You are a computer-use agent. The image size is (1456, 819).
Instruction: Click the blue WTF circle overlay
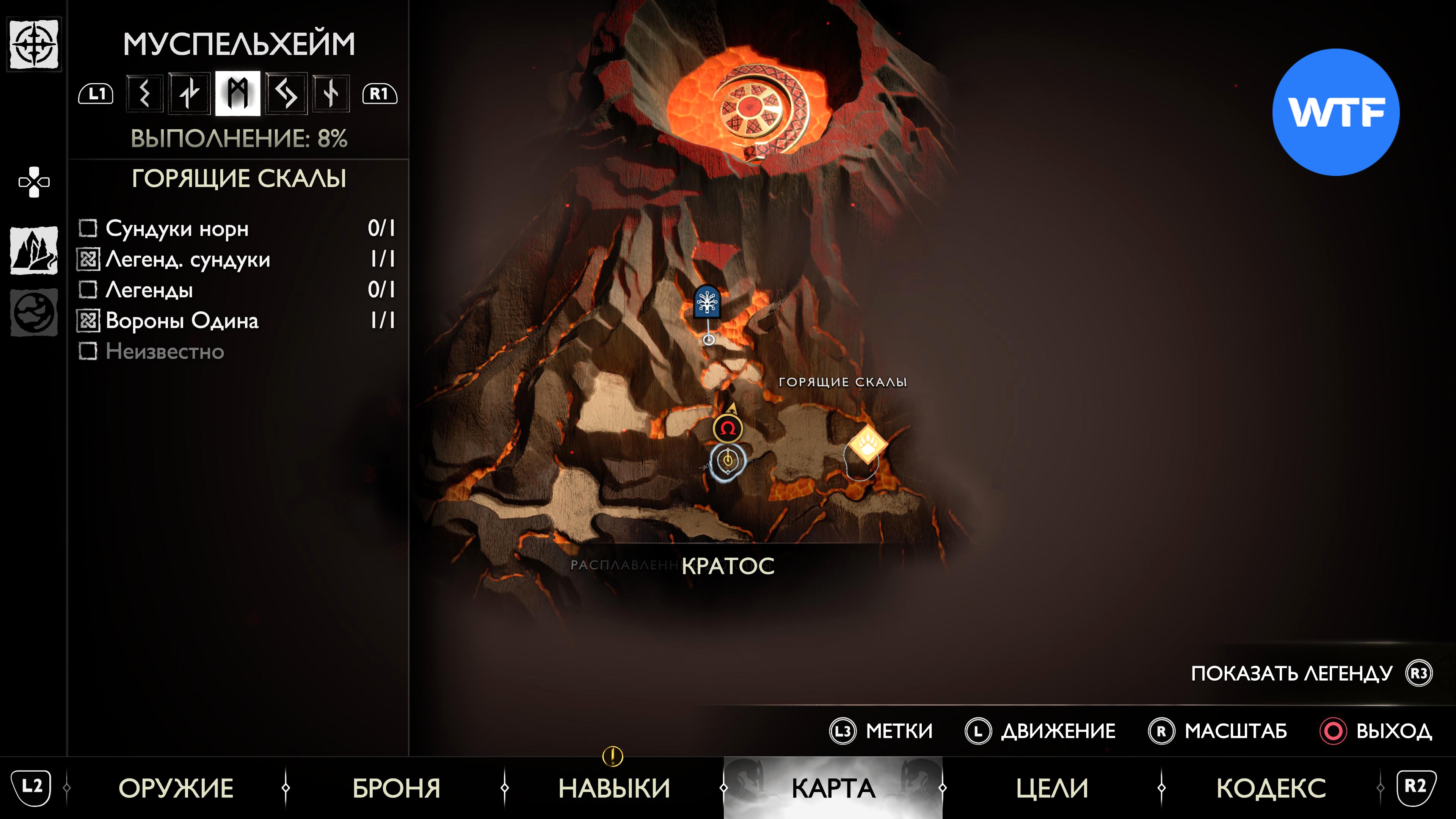pos(1335,113)
